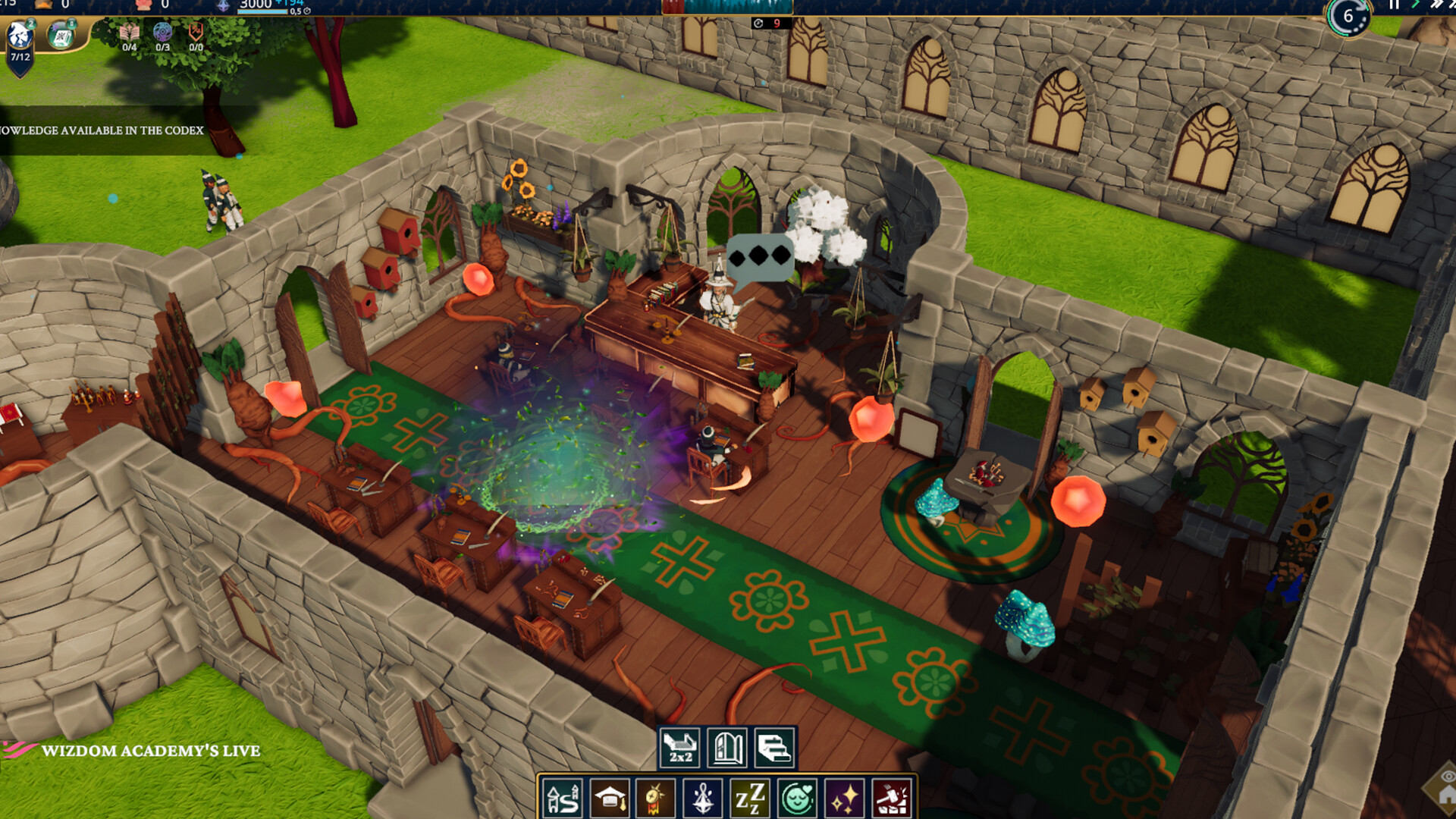Viewport: 1456px width, 819px height.
Task: Open the castle and path construction category
Action: (563, 799)
